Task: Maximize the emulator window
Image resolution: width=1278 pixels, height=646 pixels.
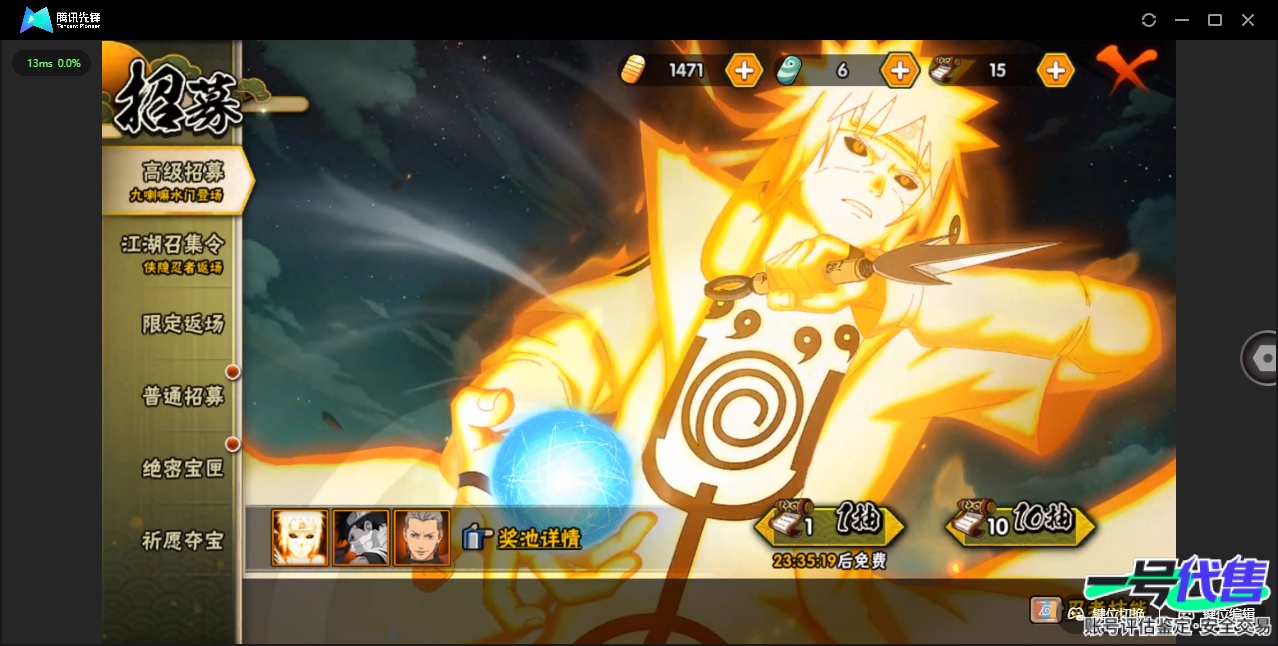Action: click(1215, 20)
